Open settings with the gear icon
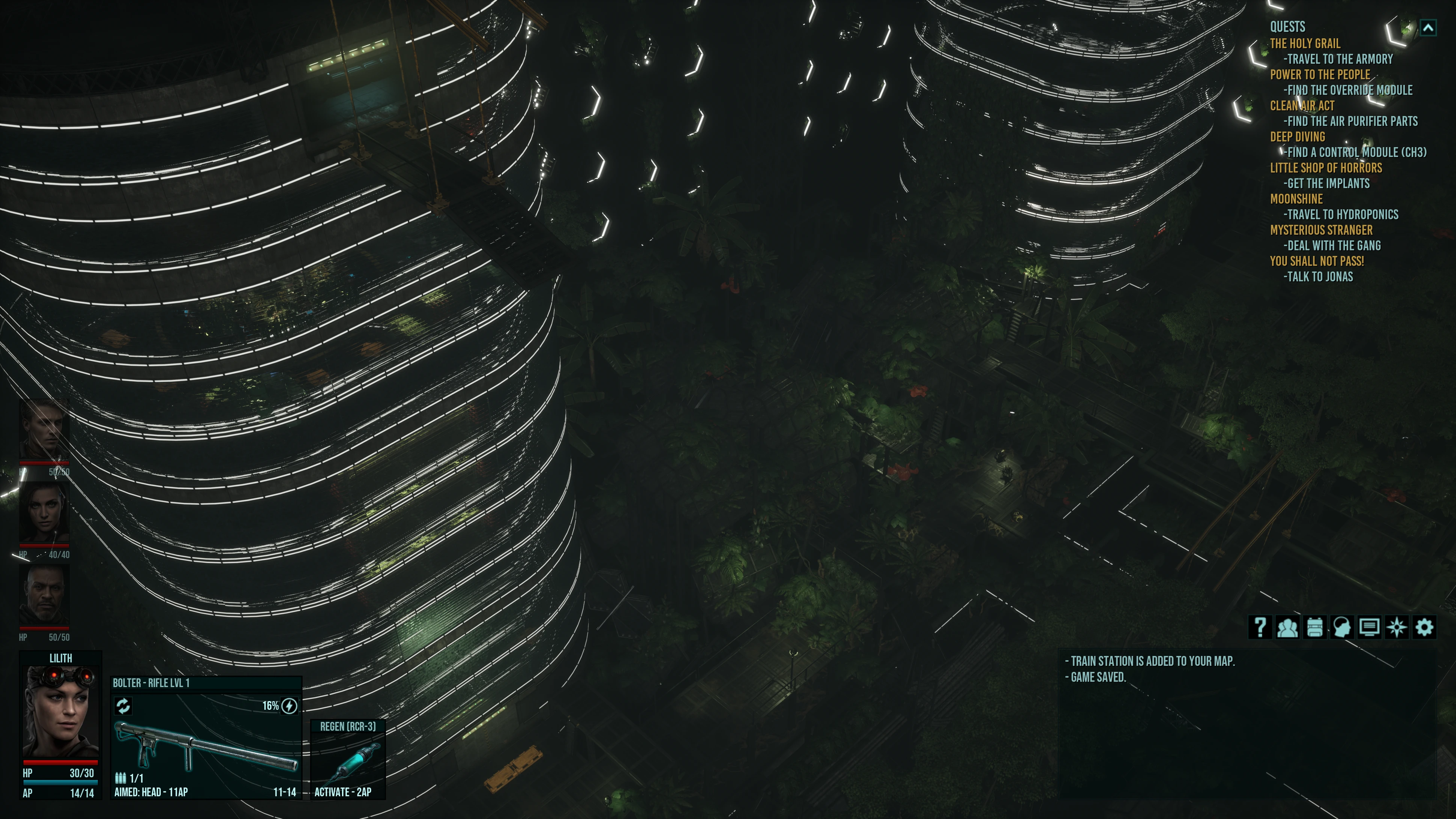This screenshot has width=1456, height=819. [x=1424, y=627]
